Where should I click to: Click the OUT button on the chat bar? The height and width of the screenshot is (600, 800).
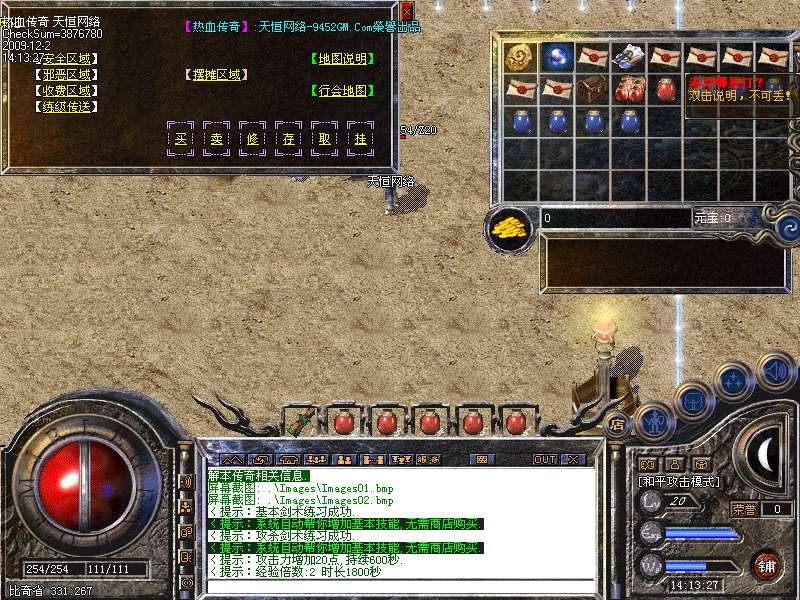tap(544, 460)
